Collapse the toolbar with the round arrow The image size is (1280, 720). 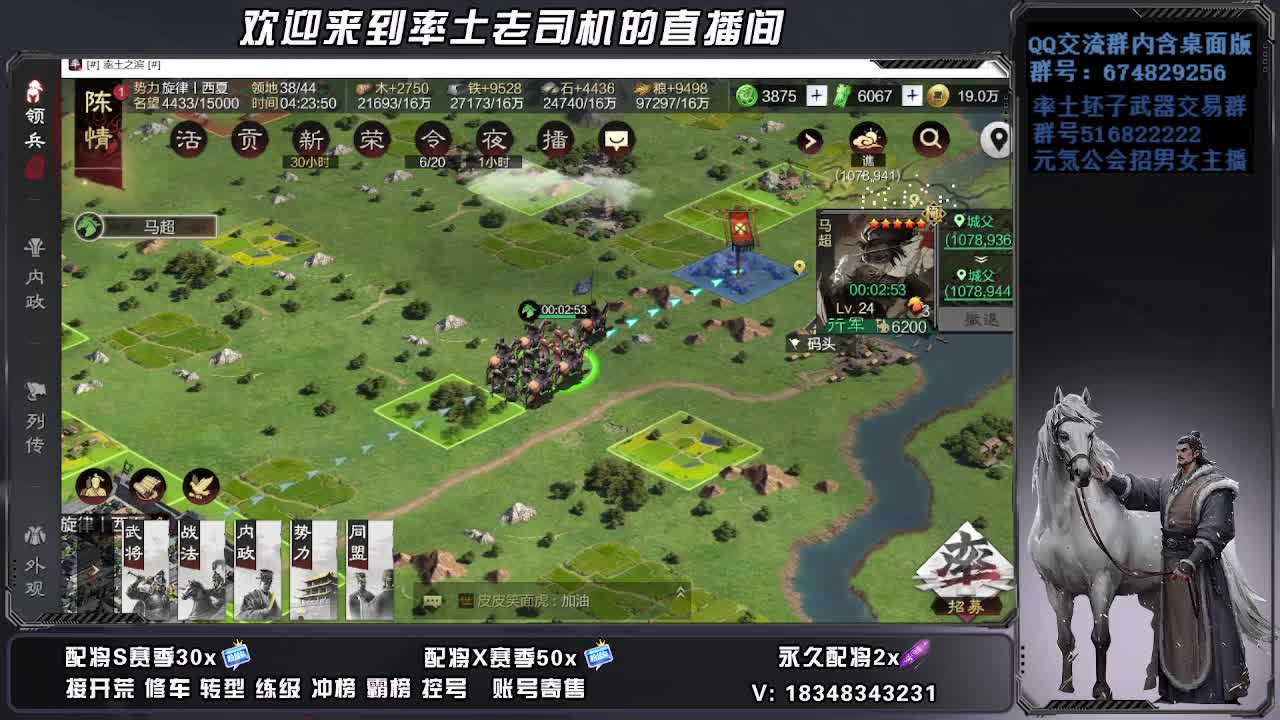pyautogui.click(x=810, y=140)
